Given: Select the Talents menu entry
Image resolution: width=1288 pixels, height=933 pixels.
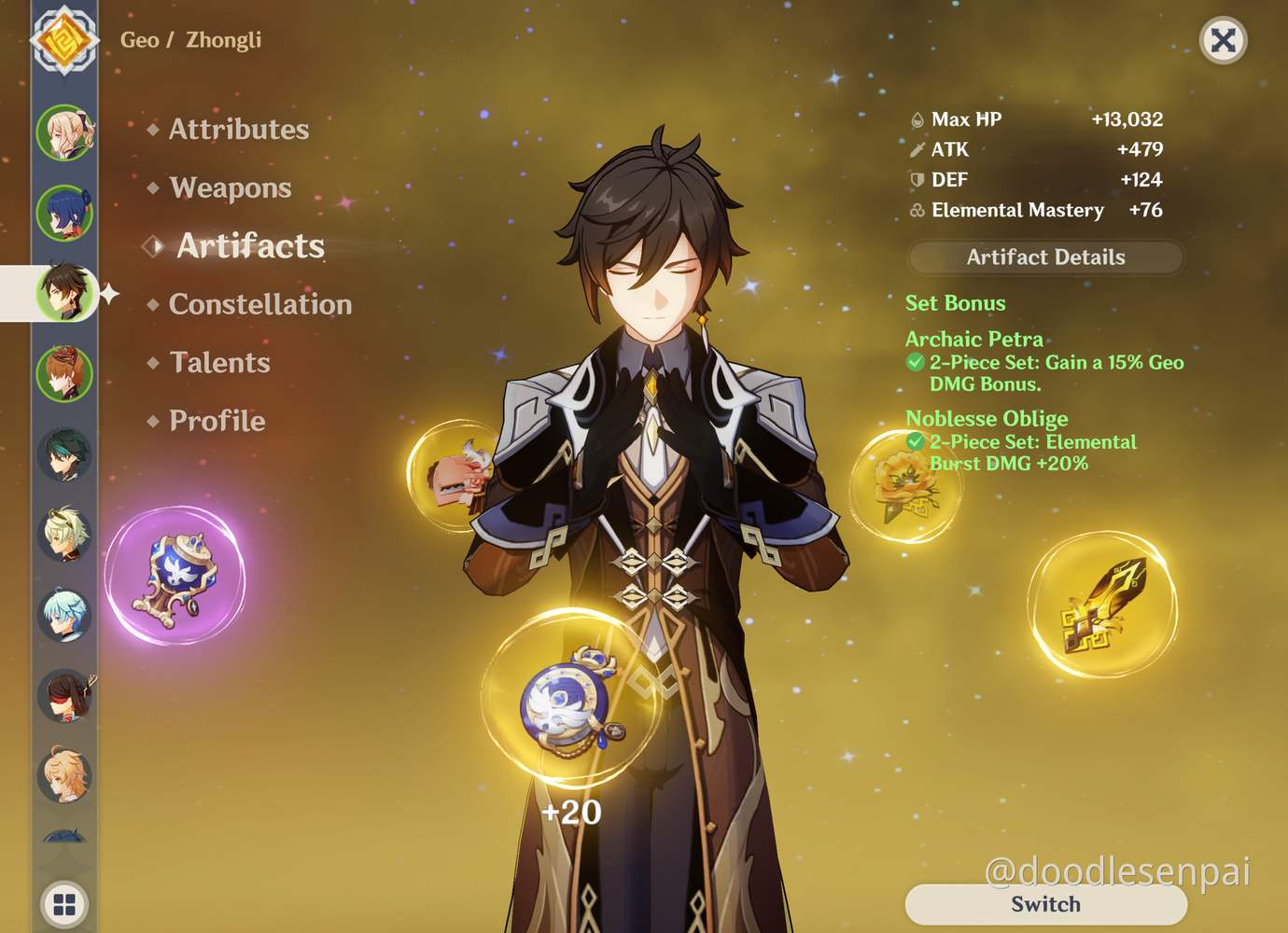Looking at the screenshot, I should [219, 363].
